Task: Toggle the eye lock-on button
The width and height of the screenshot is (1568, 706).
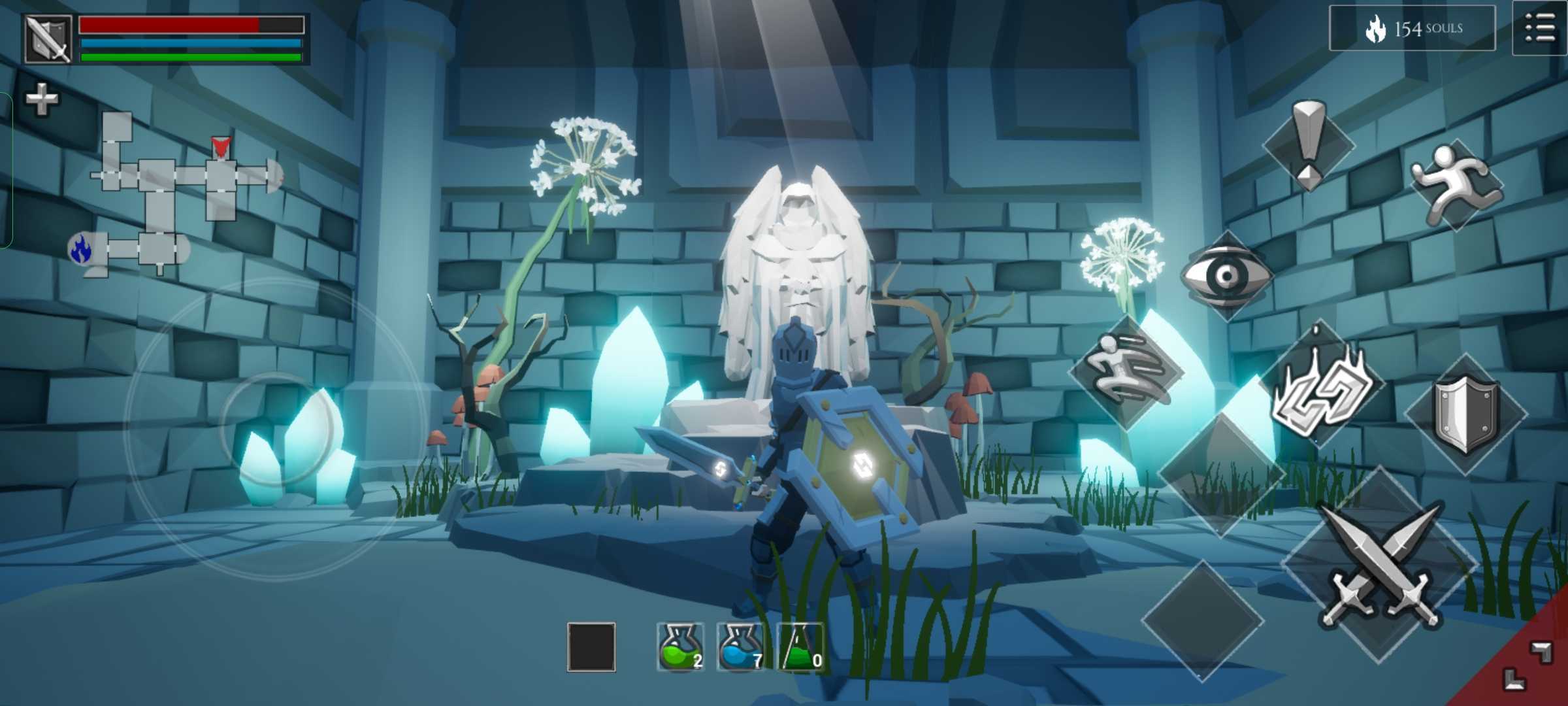Action: pyautogui.click(x=1227, y=275)
